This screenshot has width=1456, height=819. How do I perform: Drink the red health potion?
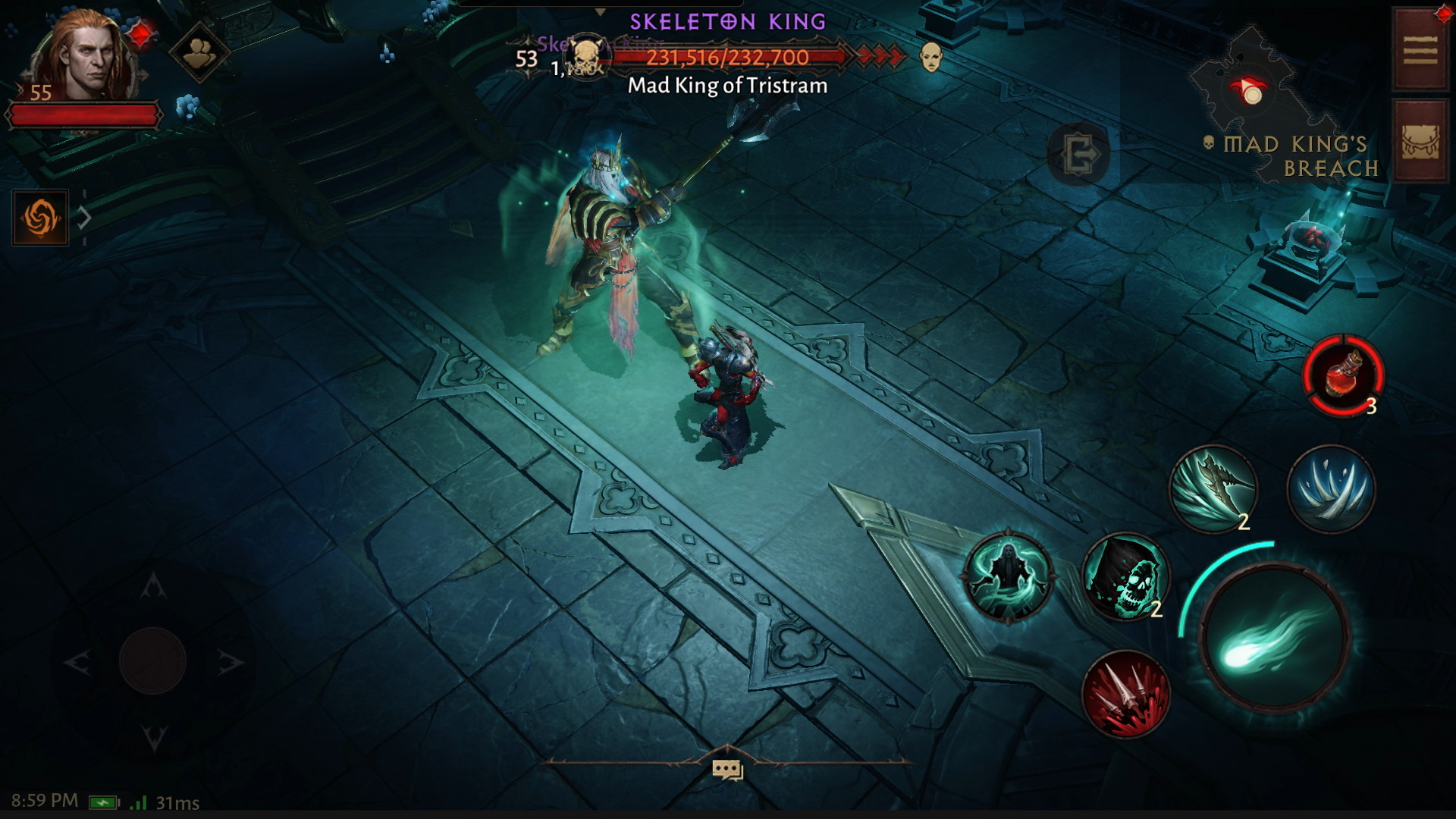(x=1343, y=376)
